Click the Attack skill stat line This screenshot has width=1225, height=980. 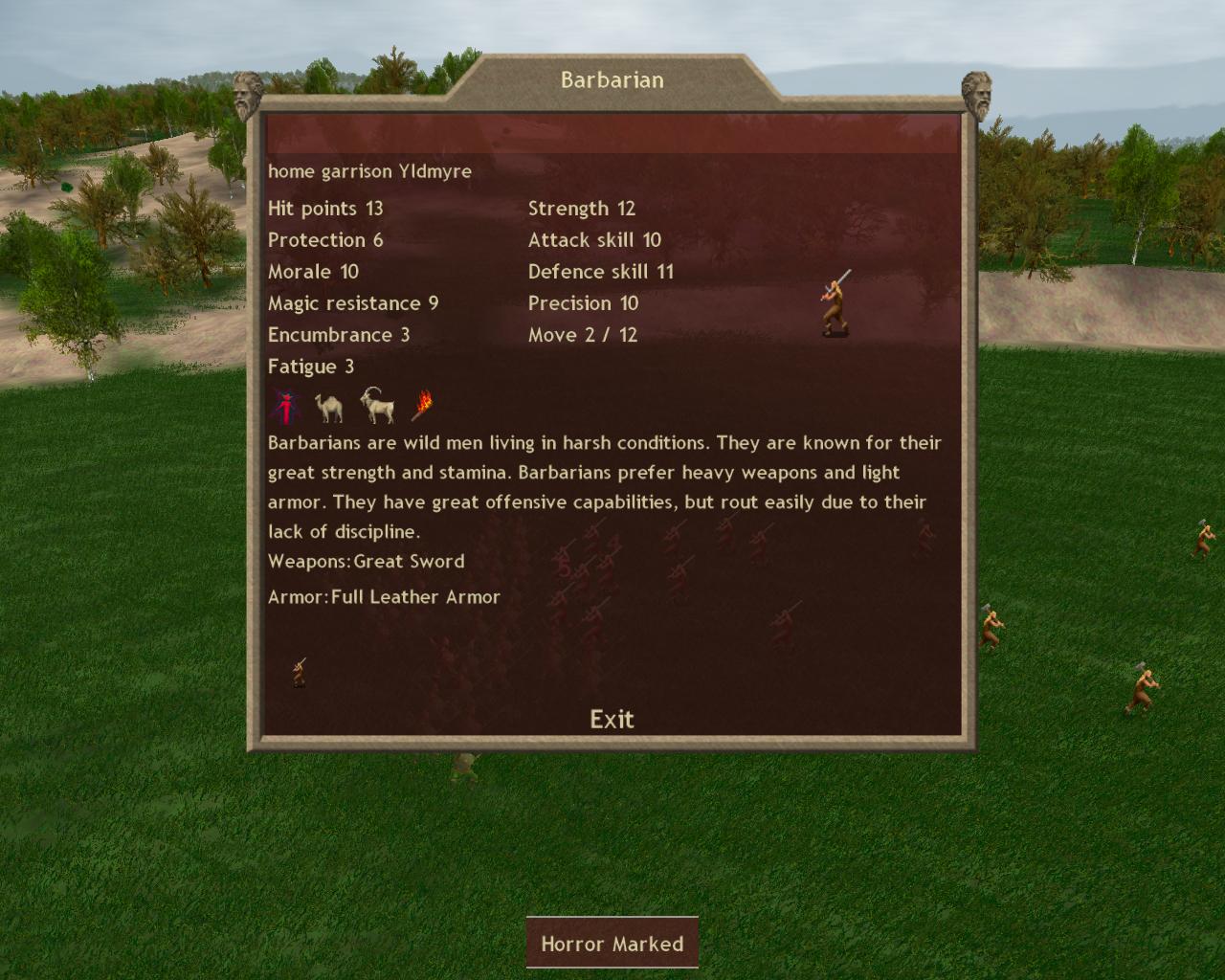(x=594, y=240)
